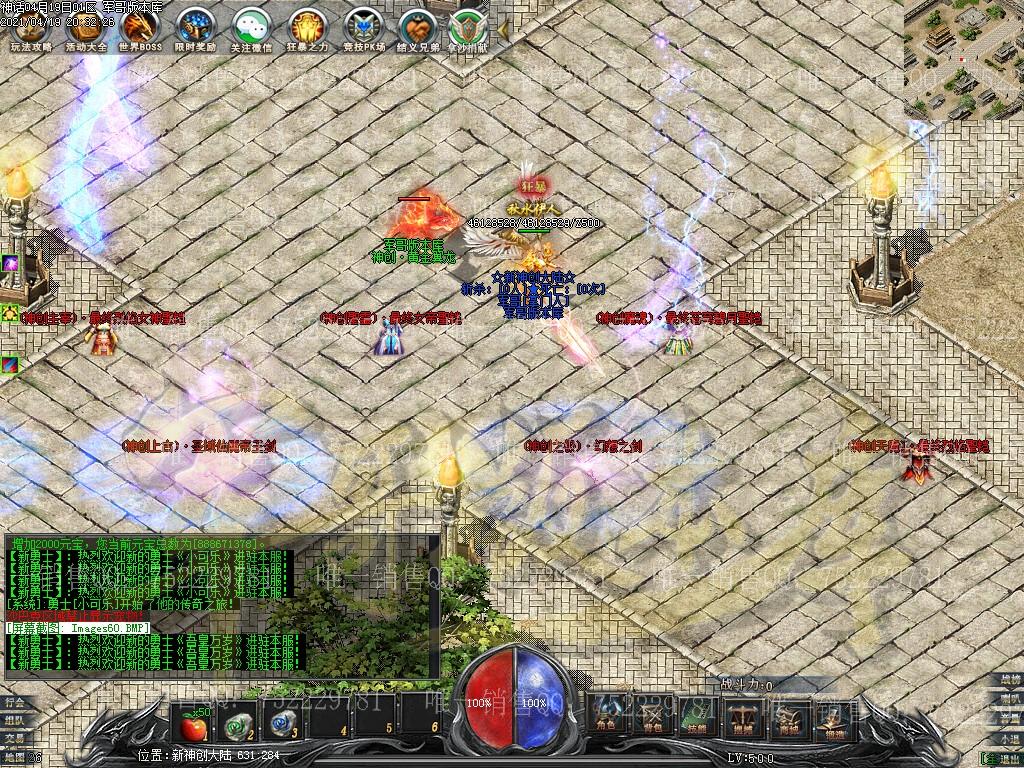Viewport: 1024px width, 768px height.
Task: Open the 玩法攻略 gameplay guide icon
Action: (x=31, y=27)
